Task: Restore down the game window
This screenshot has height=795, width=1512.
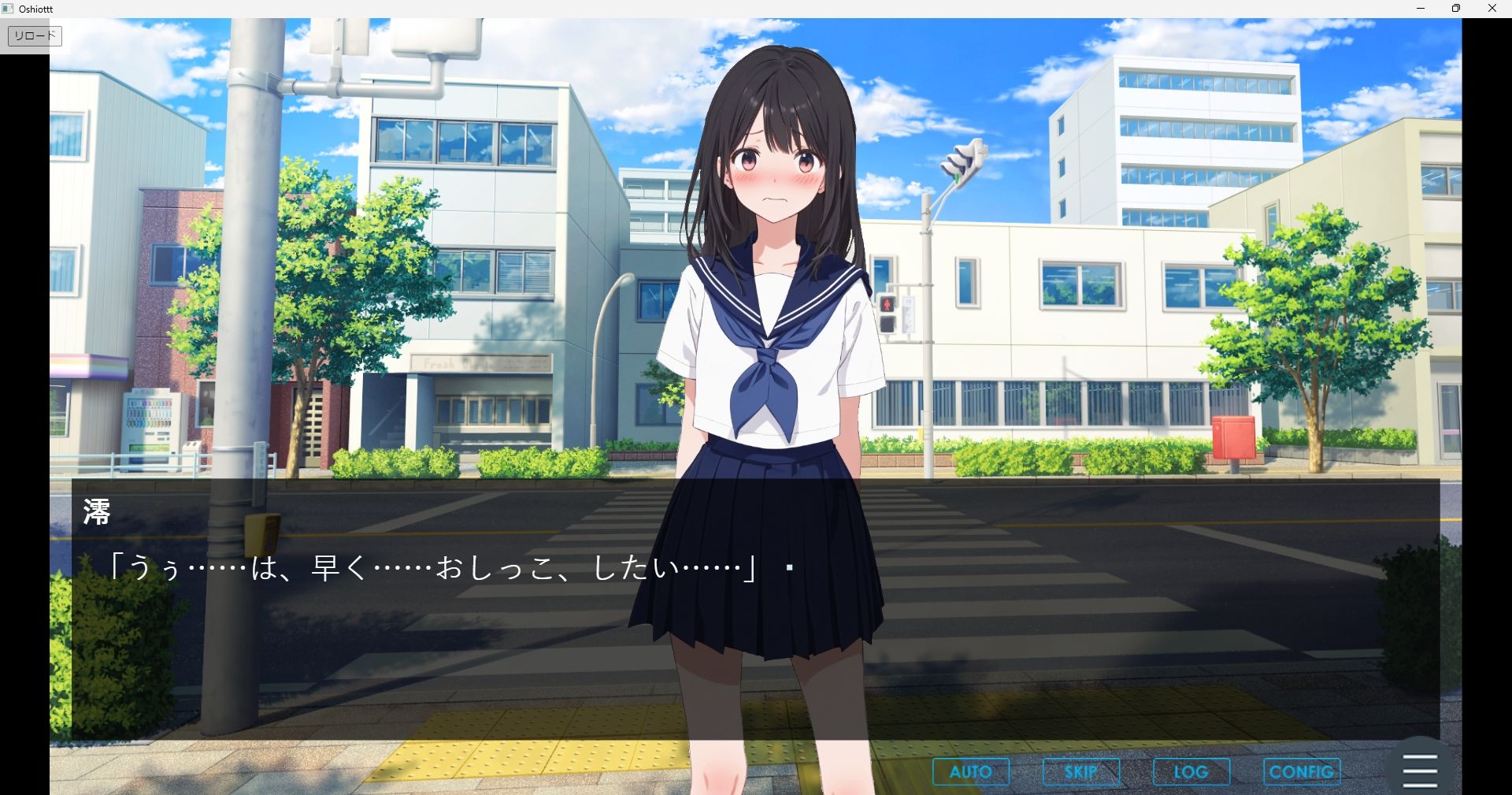Action: (x=1456, y=9)
